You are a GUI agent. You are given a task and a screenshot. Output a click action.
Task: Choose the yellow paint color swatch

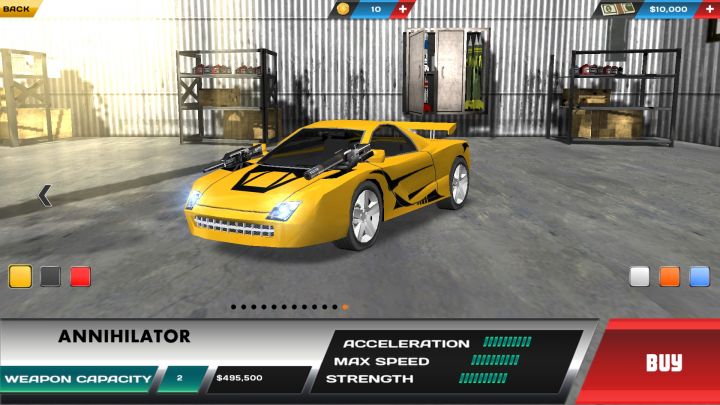20,277
